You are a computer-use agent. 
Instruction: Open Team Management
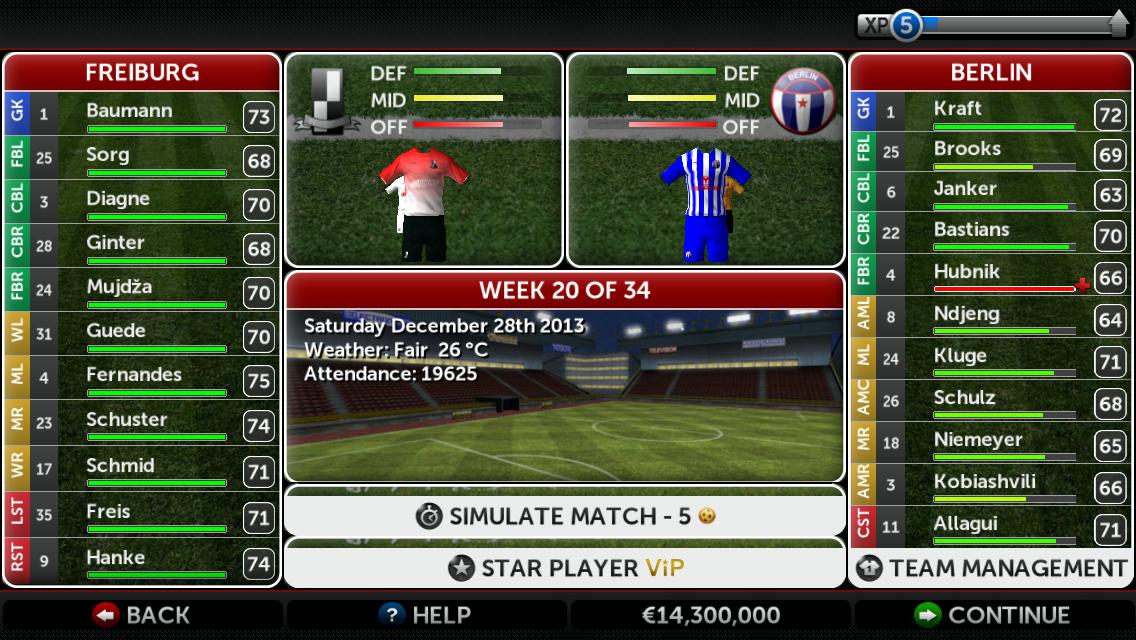pyautogui.click(x=992, y=568)
